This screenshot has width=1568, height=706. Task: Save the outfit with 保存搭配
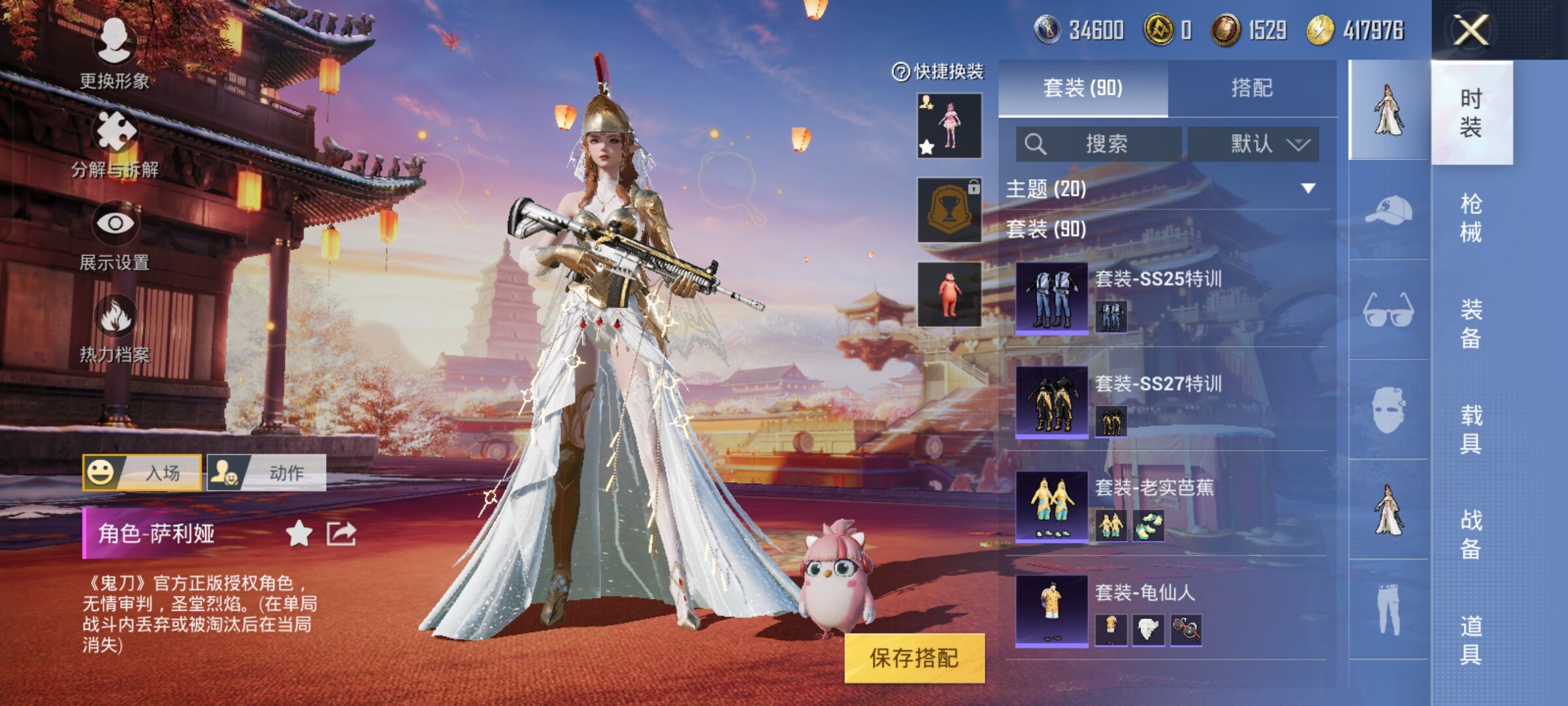914,658
